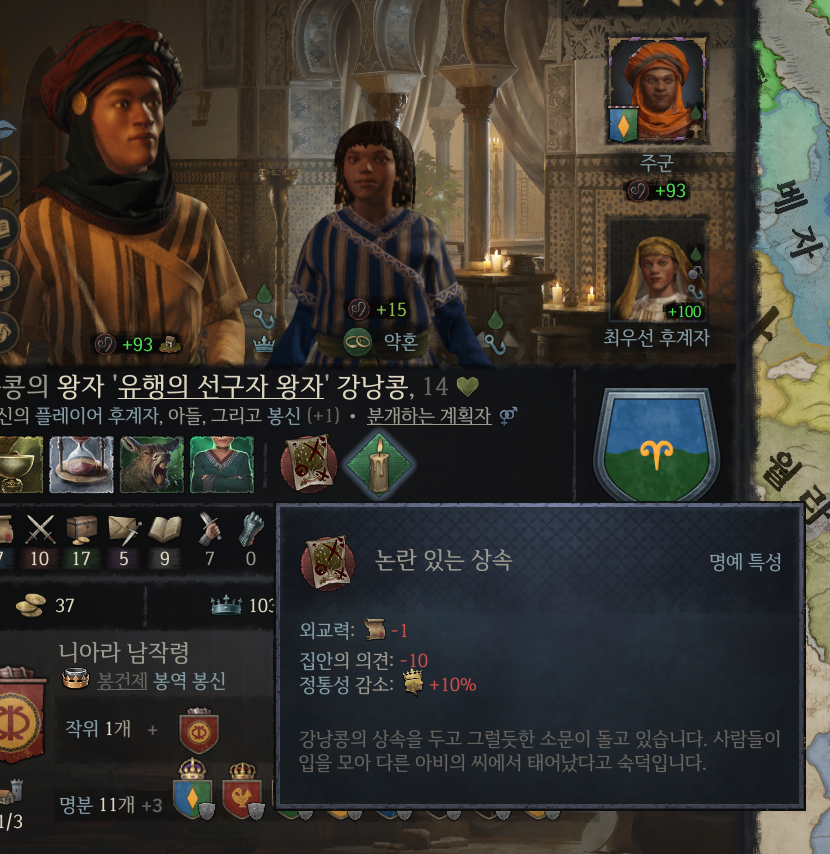This screenshot has width=830, height=854.
Task: Open the hourglass personality trait
Action: click(x=81, y=465)
